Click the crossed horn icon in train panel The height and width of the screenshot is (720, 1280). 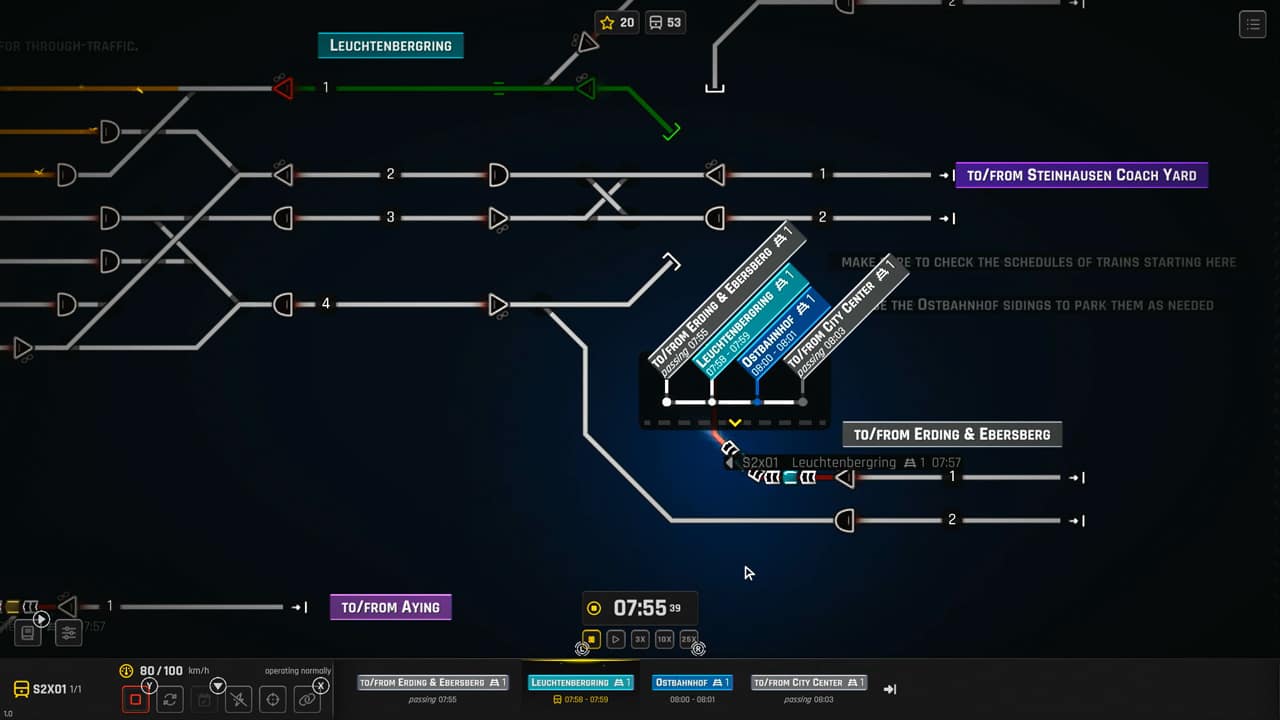pyautogui.click(x=238, y=698)
